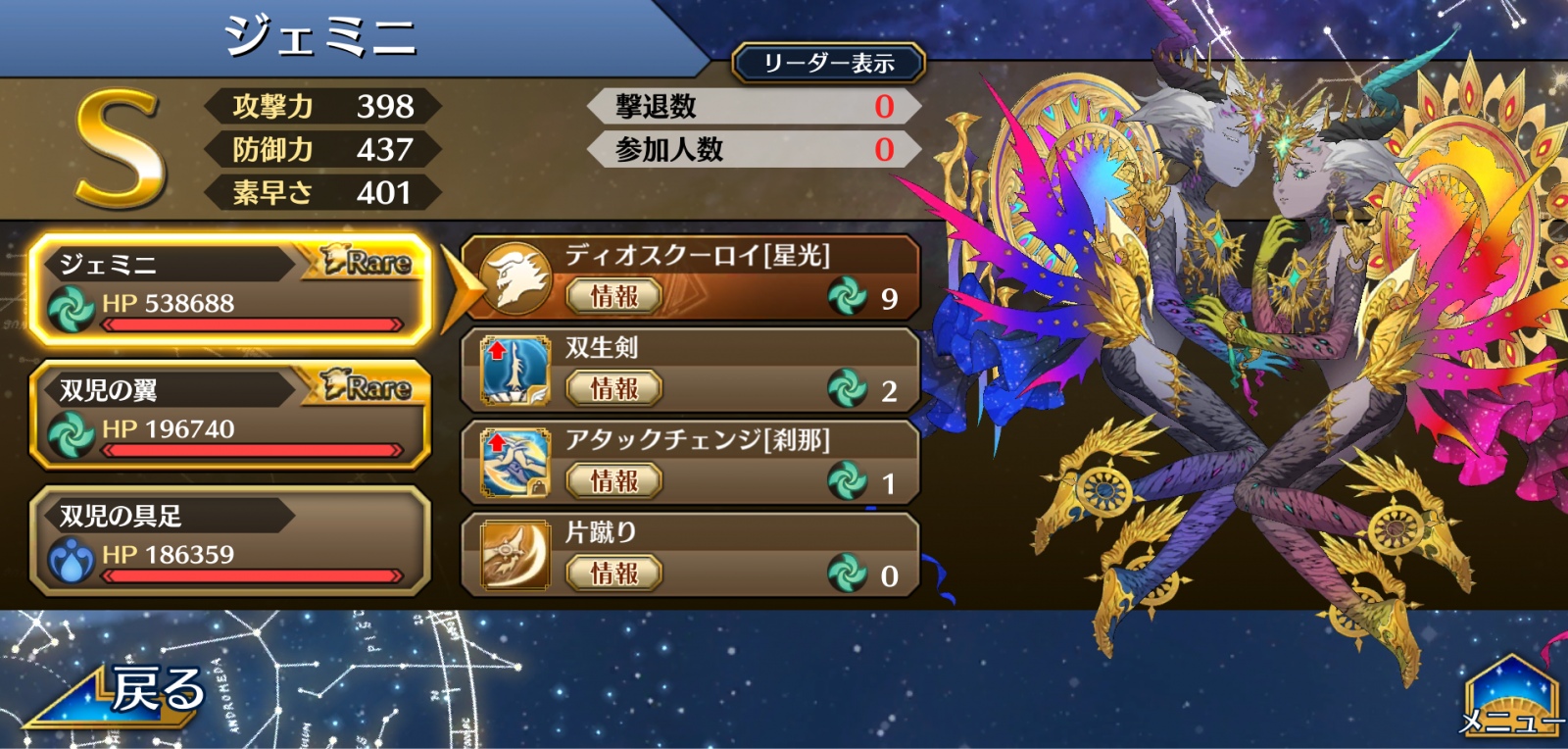Select the 双児の翼 part panel
This screenshot has height=749, width=1568.
(x=230, y=415)
